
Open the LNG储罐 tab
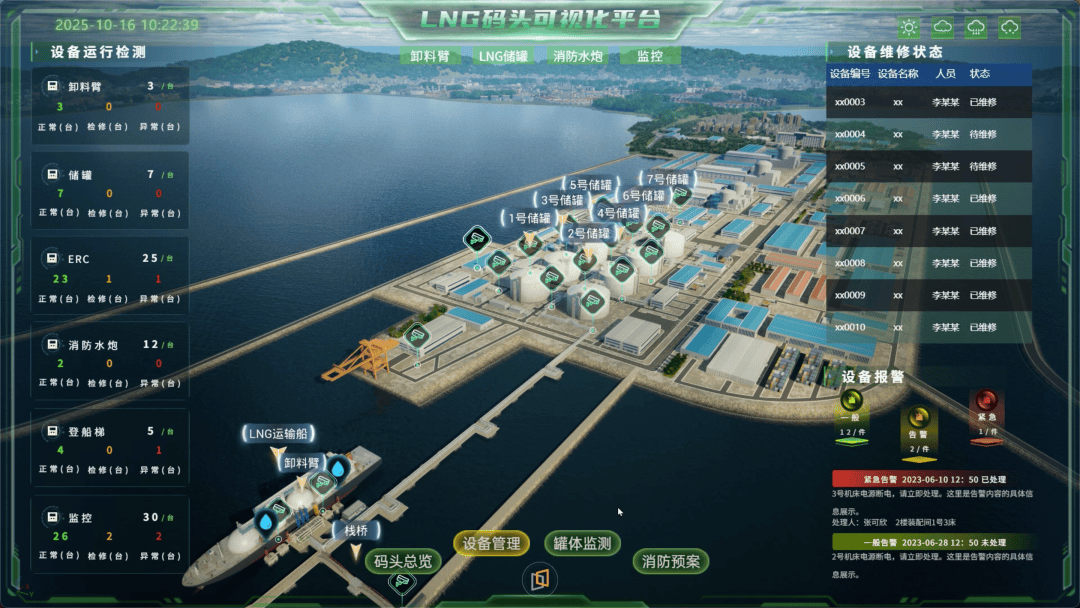point(503,56)
